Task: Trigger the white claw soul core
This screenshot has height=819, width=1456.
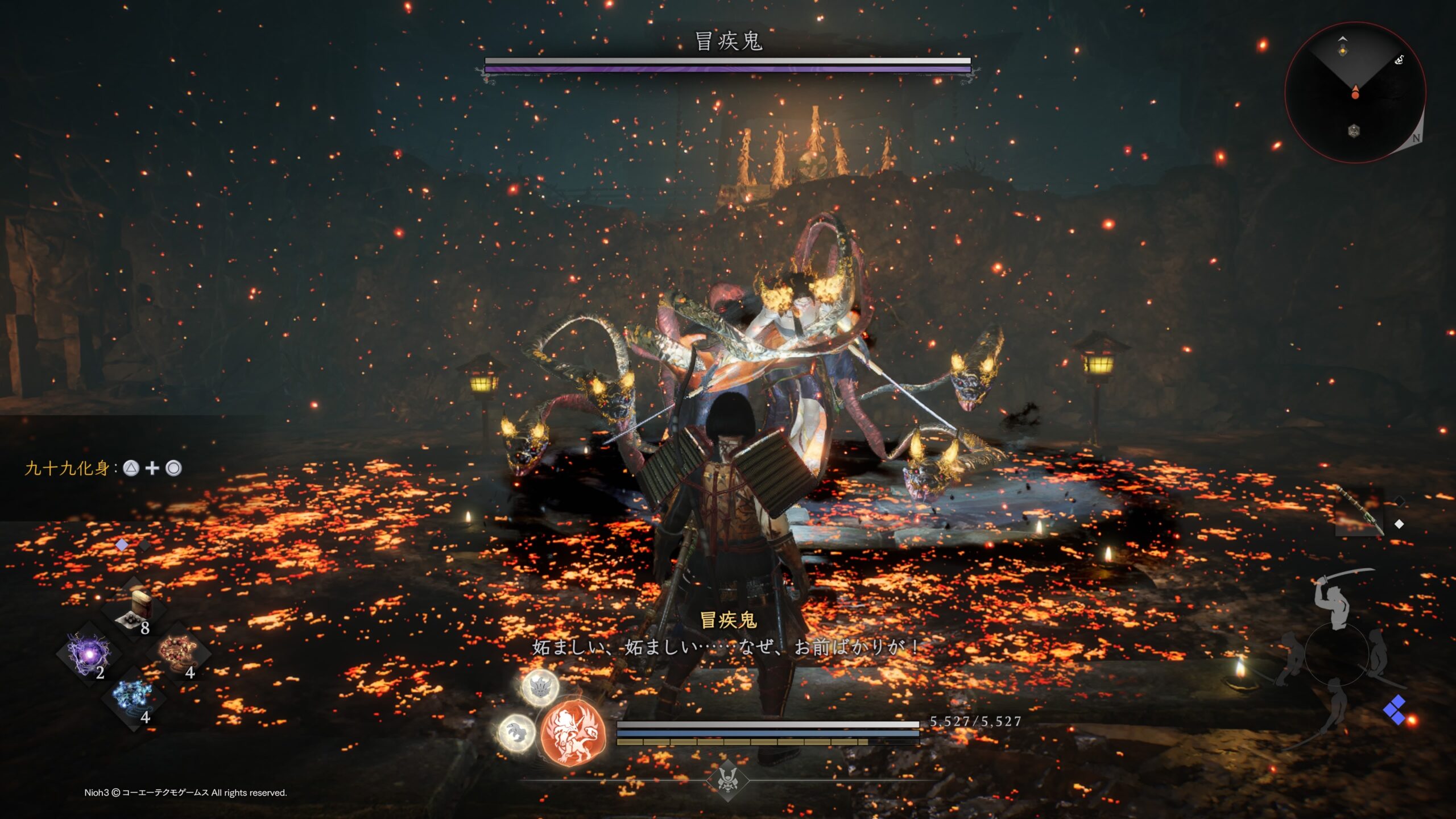Action: [x=517, y=733]
